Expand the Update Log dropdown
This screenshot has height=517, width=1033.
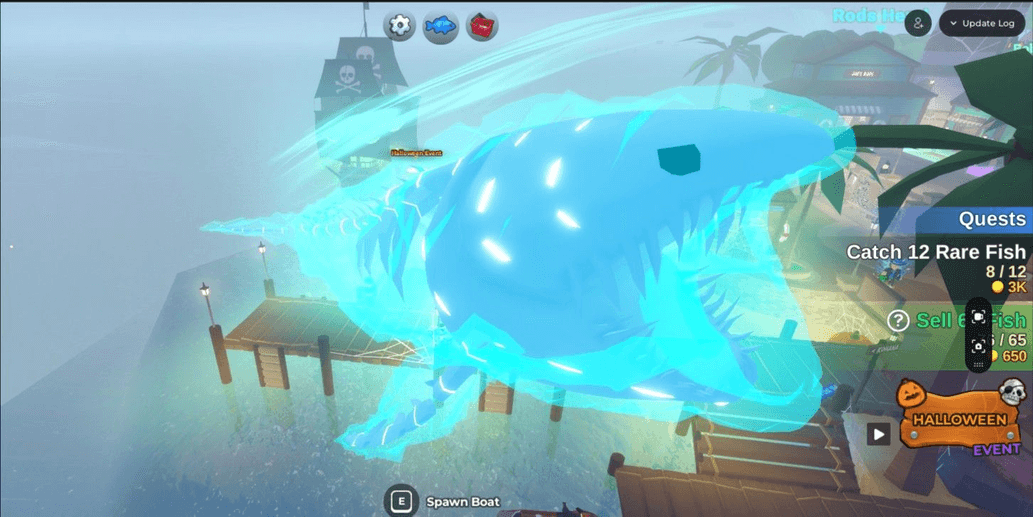pyautogui.click(x=982, y=23)
